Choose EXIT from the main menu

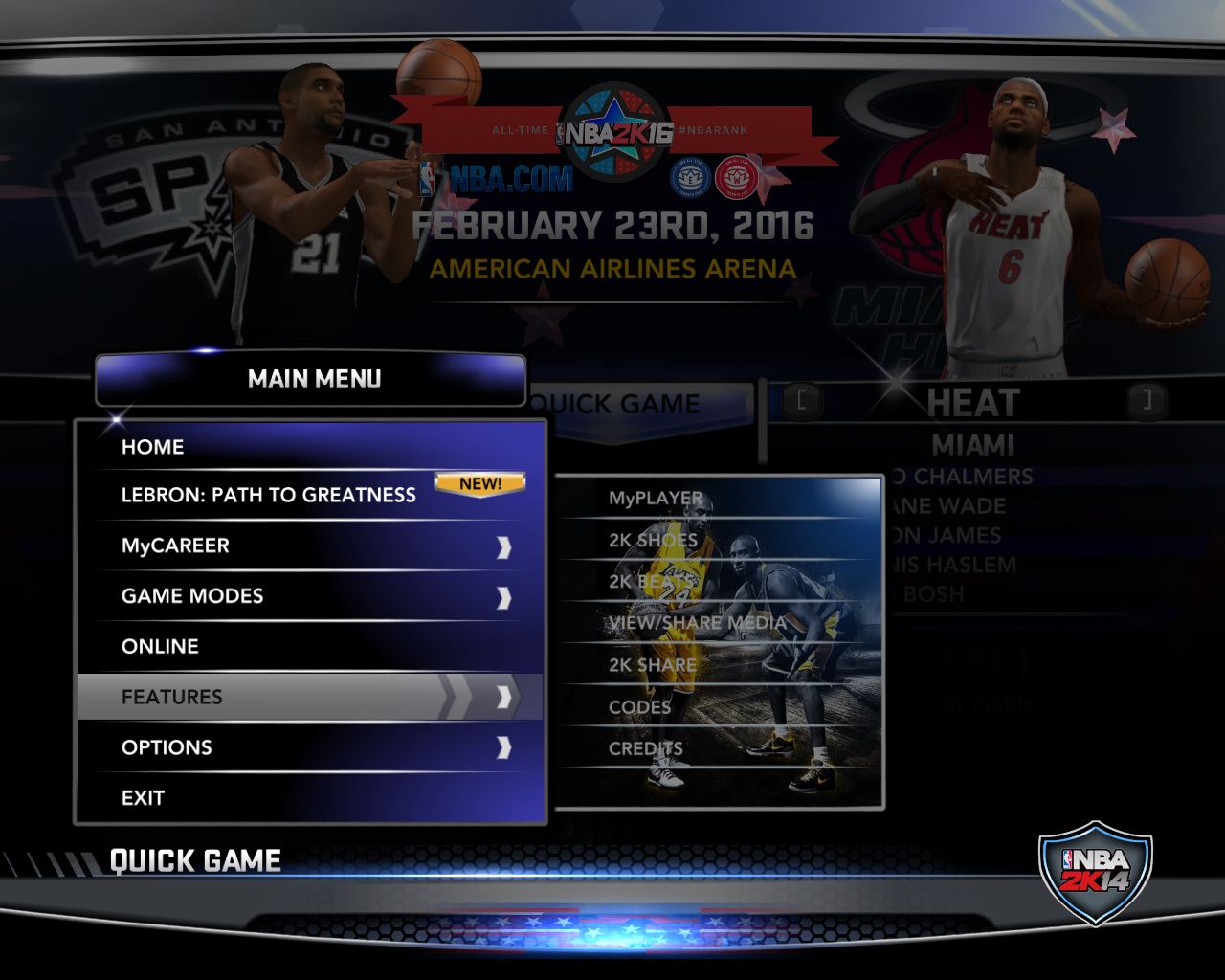coord(143,798)
